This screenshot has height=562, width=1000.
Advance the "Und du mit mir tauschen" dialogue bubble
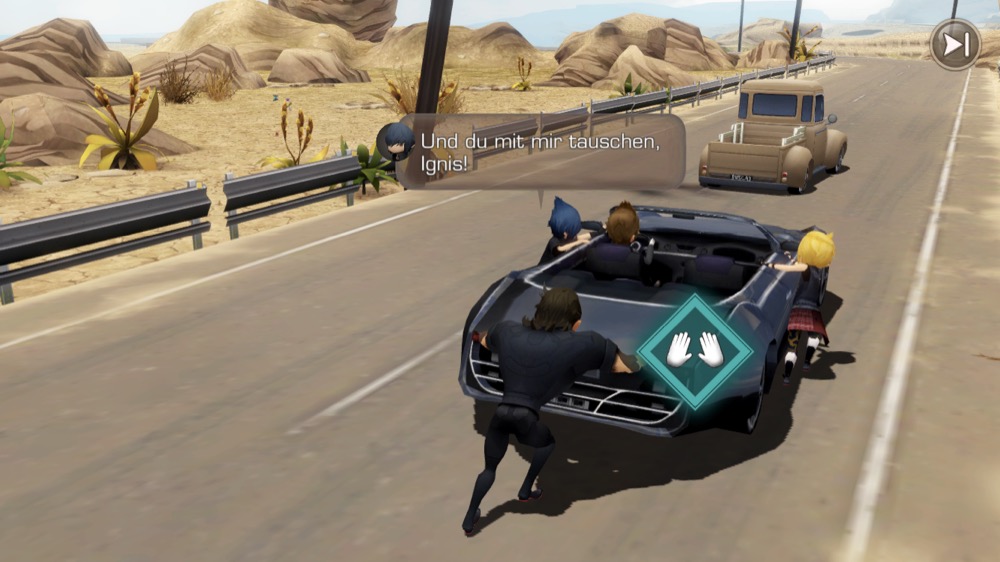click(x=540, y=152)
